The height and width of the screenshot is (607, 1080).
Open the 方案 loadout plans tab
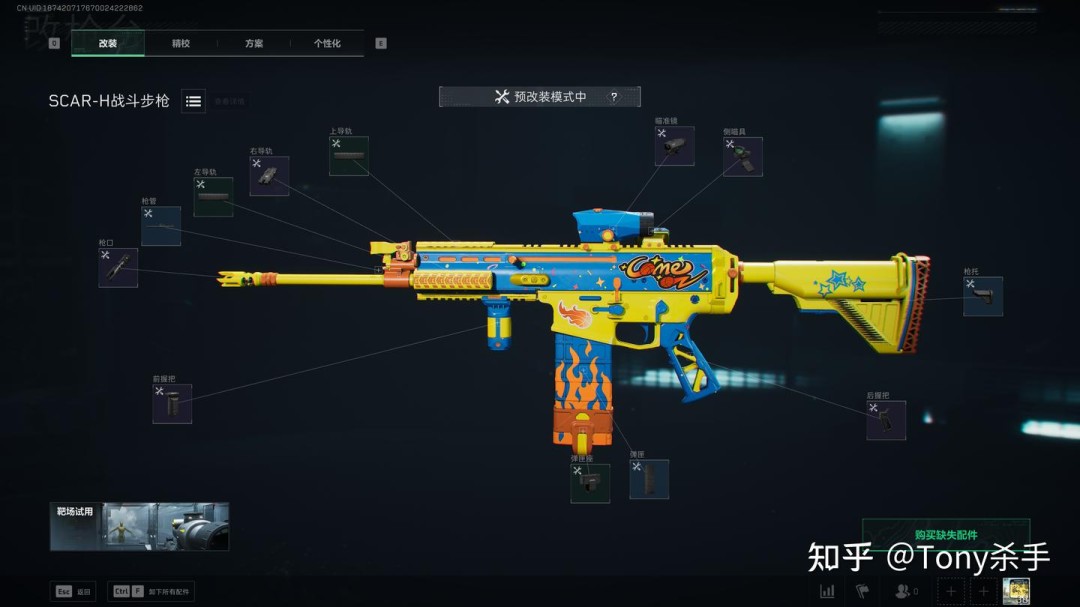(x=254, y=44)
